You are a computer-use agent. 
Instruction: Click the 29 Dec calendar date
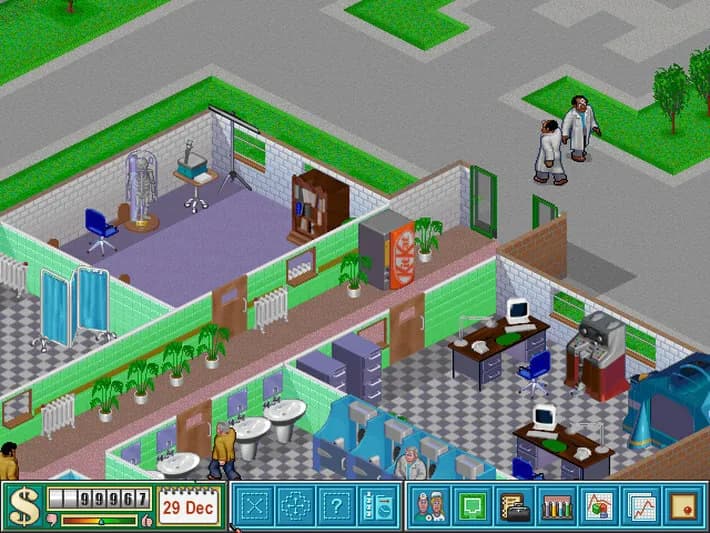(187, 506)
